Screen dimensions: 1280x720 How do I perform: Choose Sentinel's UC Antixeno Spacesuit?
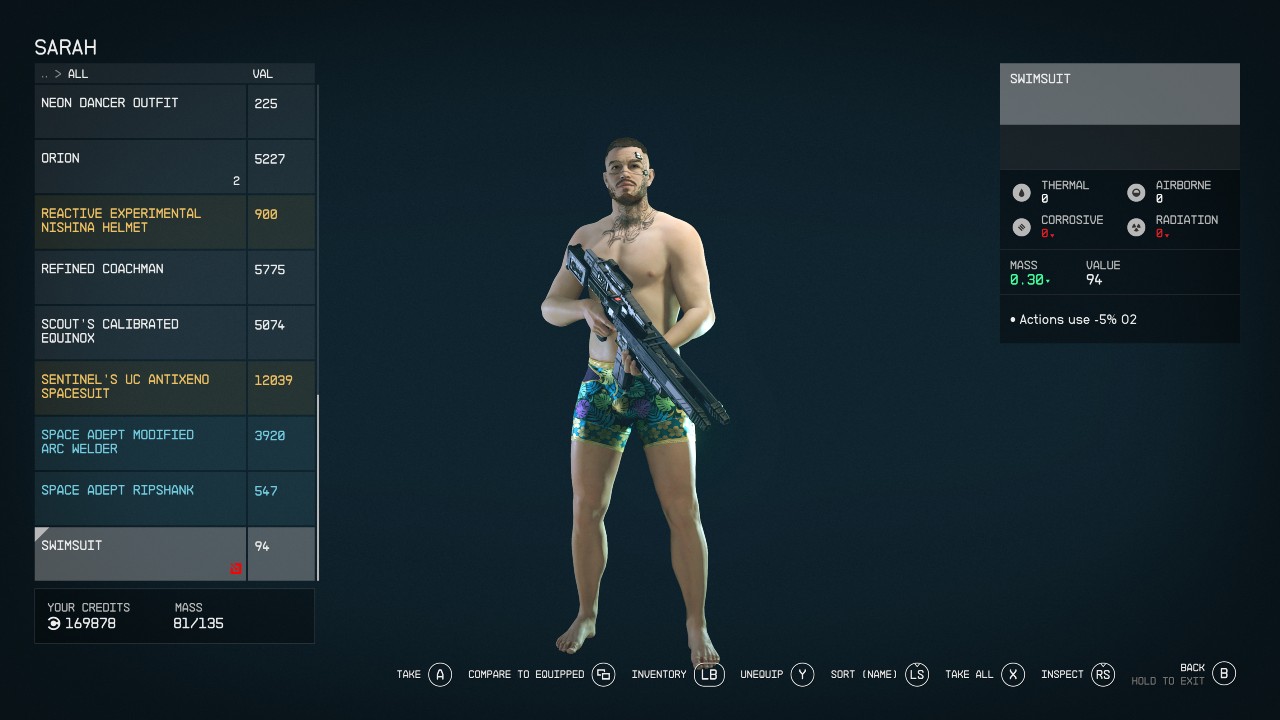(x=140, y=387)
